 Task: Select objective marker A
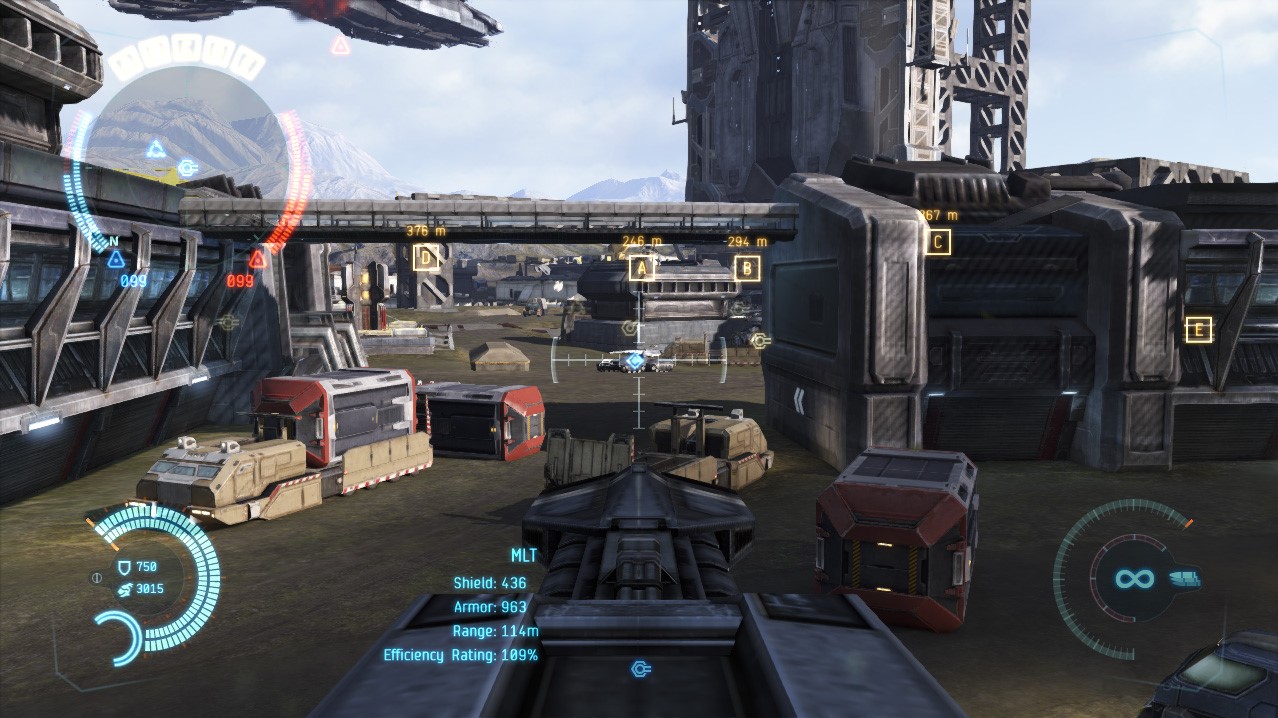[641, 267]
